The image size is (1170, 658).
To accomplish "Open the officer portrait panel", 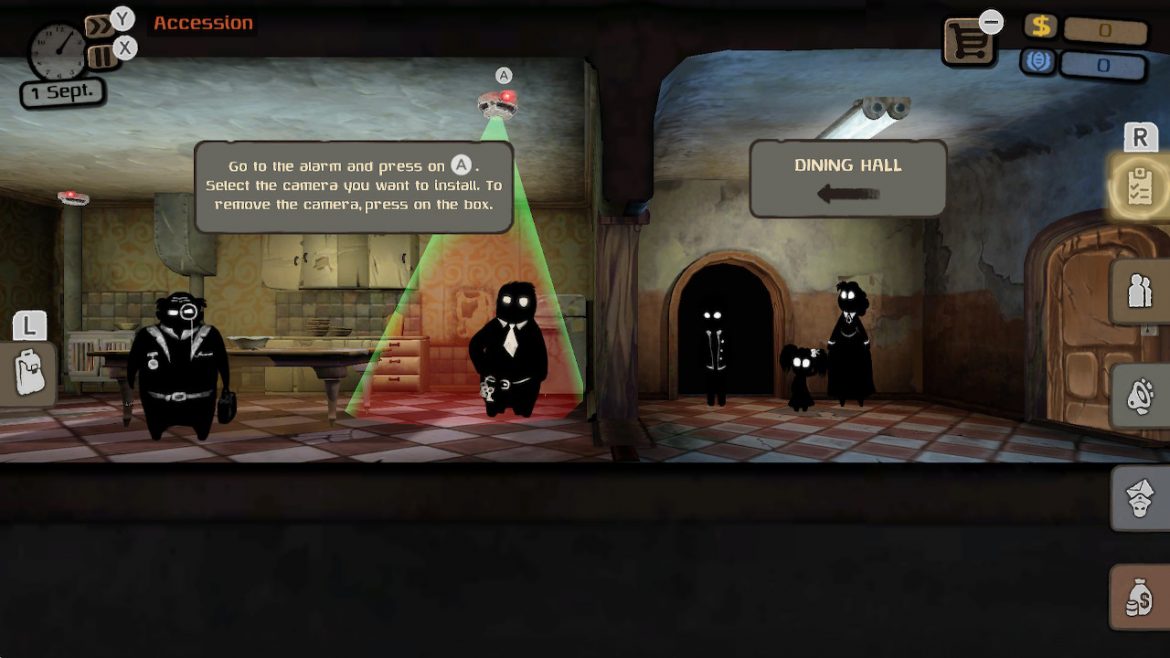I will pos(1140,497).
